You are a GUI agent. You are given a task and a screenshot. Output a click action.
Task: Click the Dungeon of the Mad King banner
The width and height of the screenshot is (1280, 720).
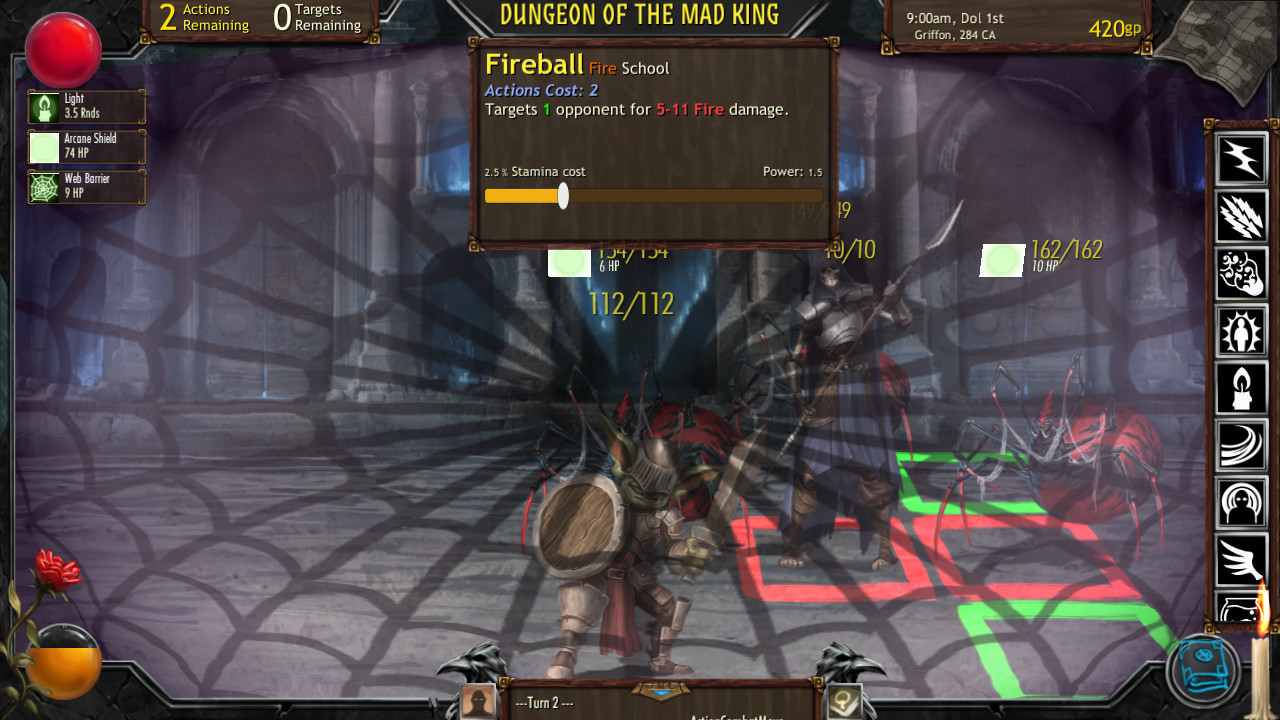[x=640, y=15]
